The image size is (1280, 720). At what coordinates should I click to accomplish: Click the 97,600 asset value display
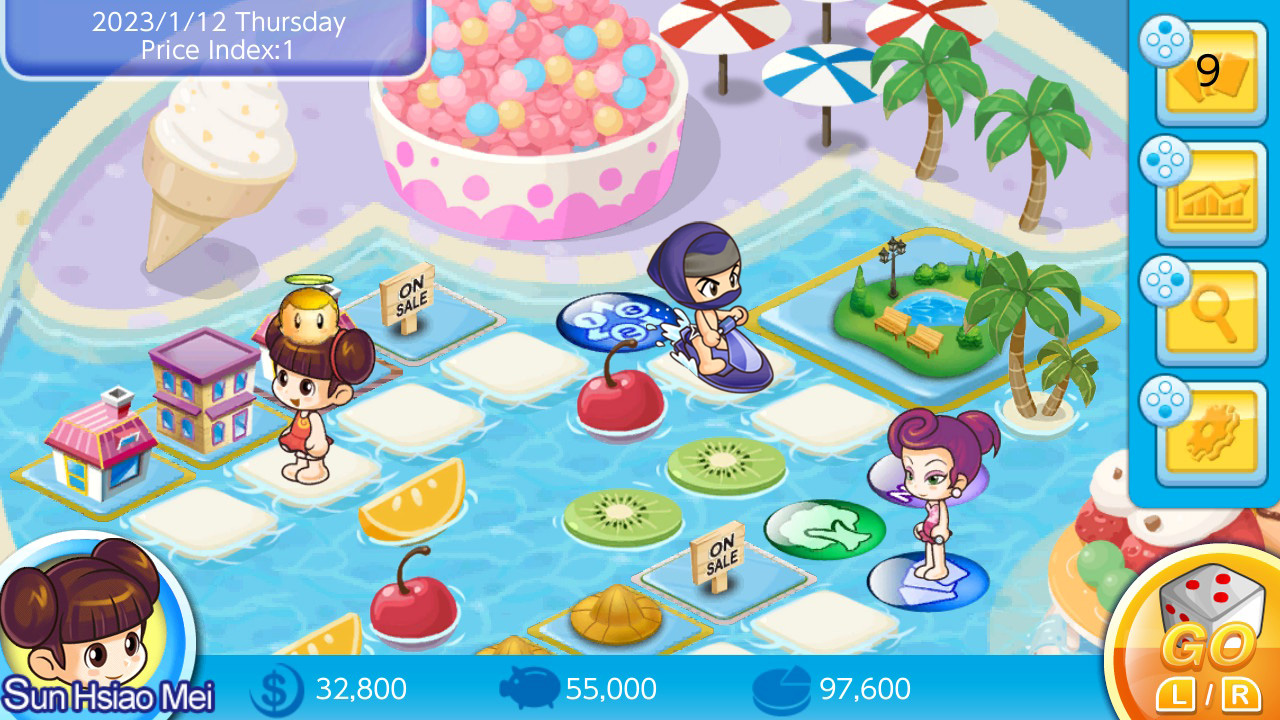[862, 688]
